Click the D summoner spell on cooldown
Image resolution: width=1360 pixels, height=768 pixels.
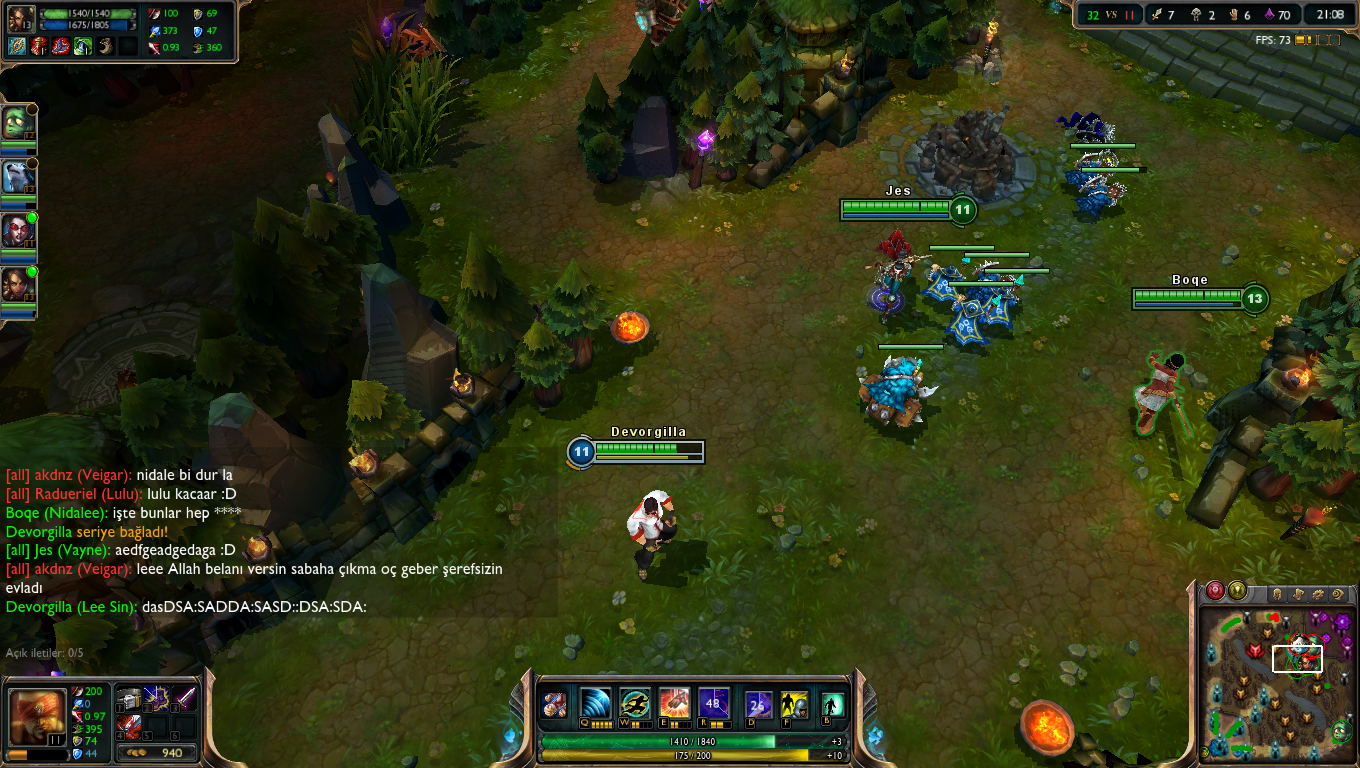pos(759,705)
